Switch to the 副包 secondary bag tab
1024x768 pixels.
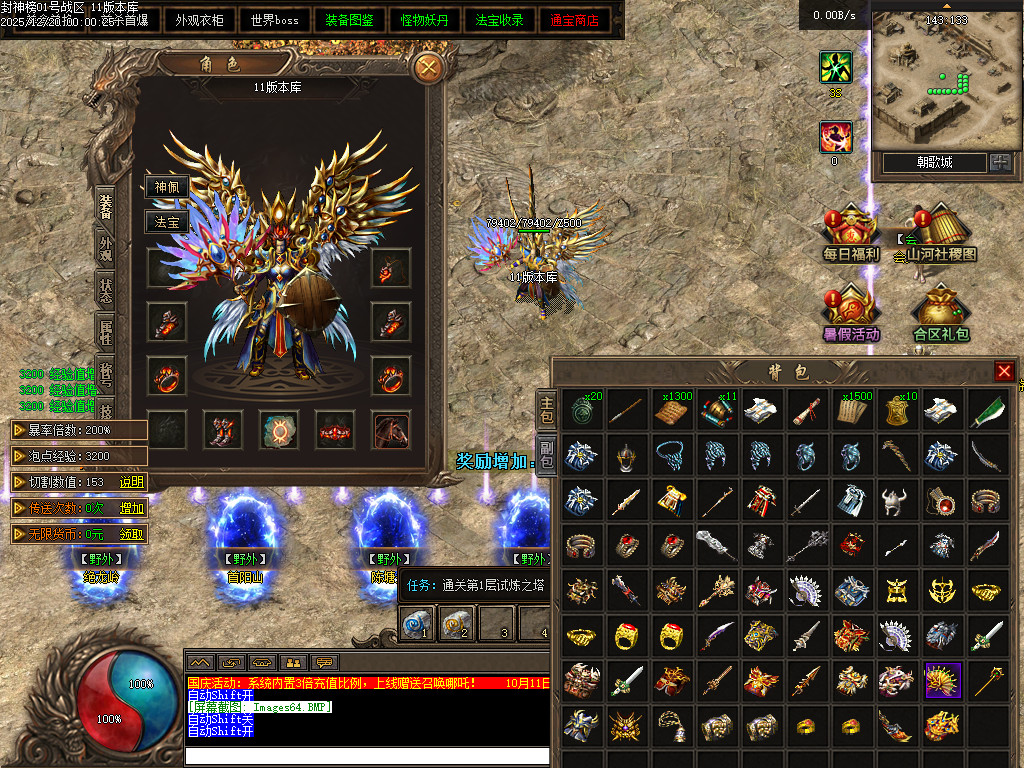point(546,456)
